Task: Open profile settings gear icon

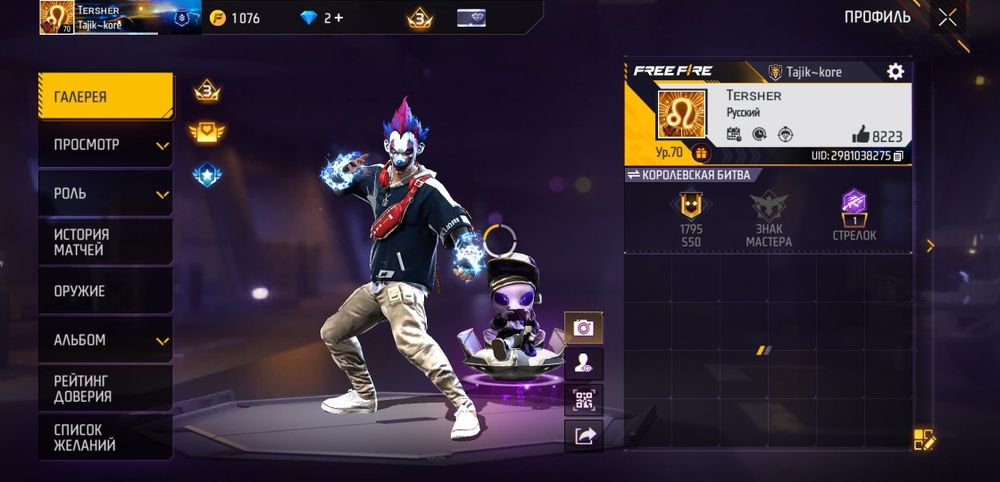Action: coord(895,71)
